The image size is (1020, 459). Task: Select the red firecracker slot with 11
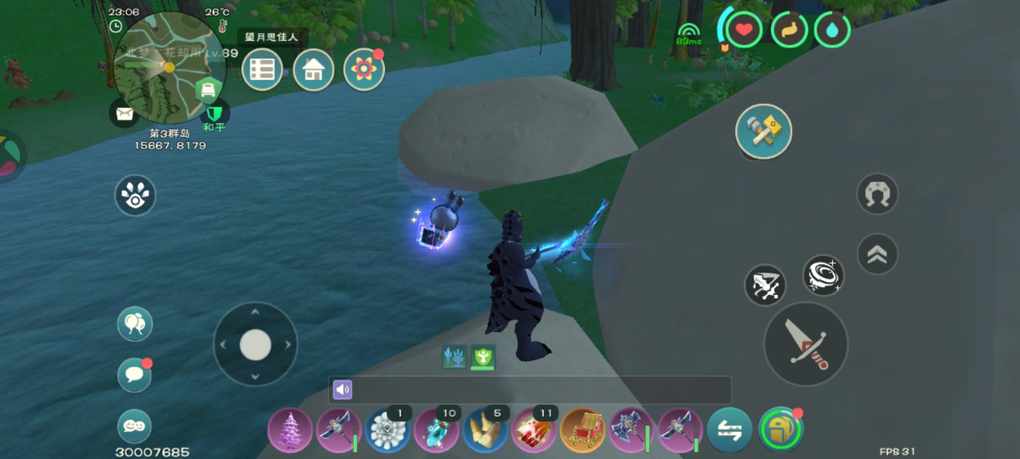pos(534,431)
